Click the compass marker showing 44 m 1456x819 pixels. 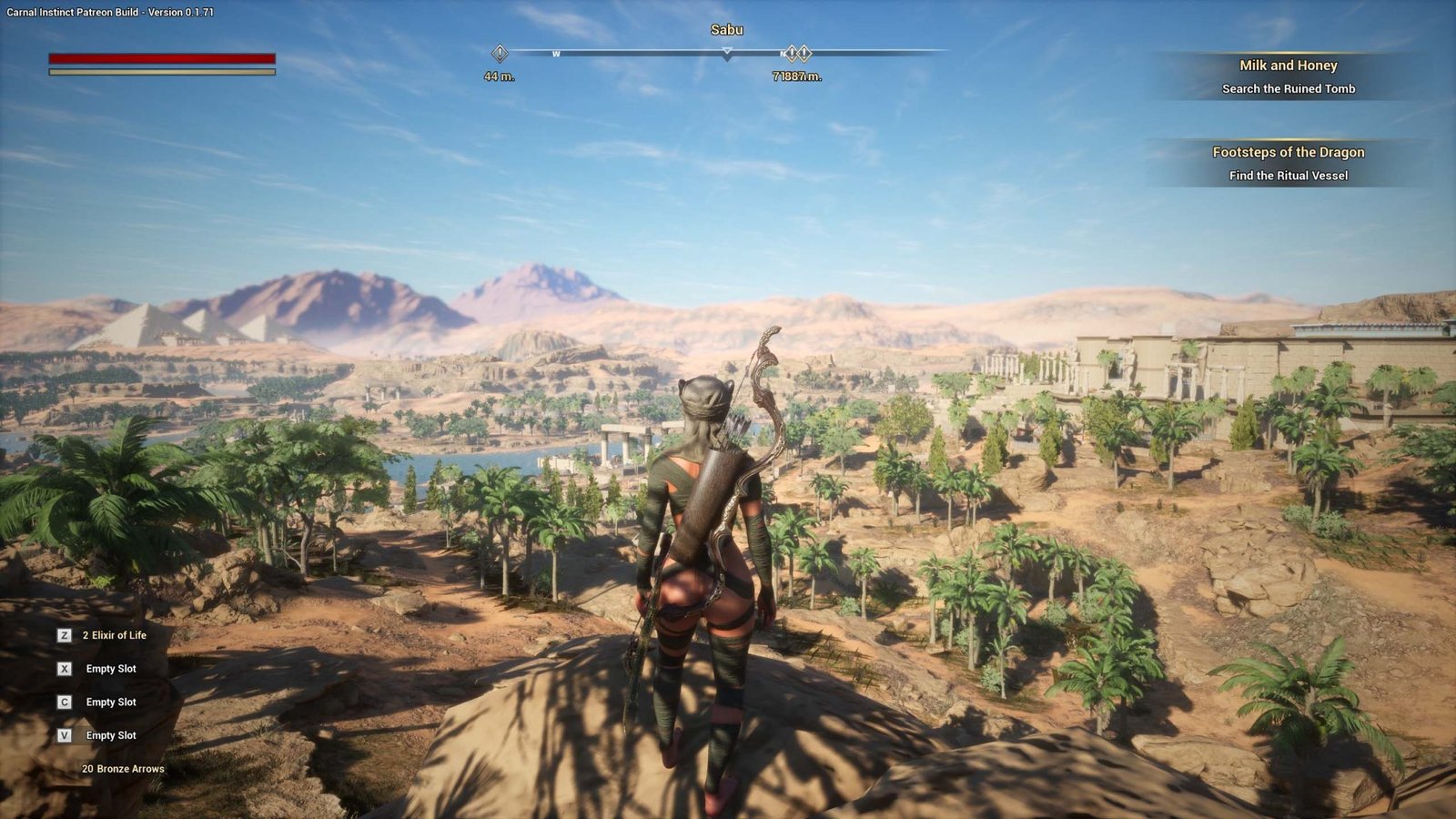pyautogui.click(x=500, y=53)
